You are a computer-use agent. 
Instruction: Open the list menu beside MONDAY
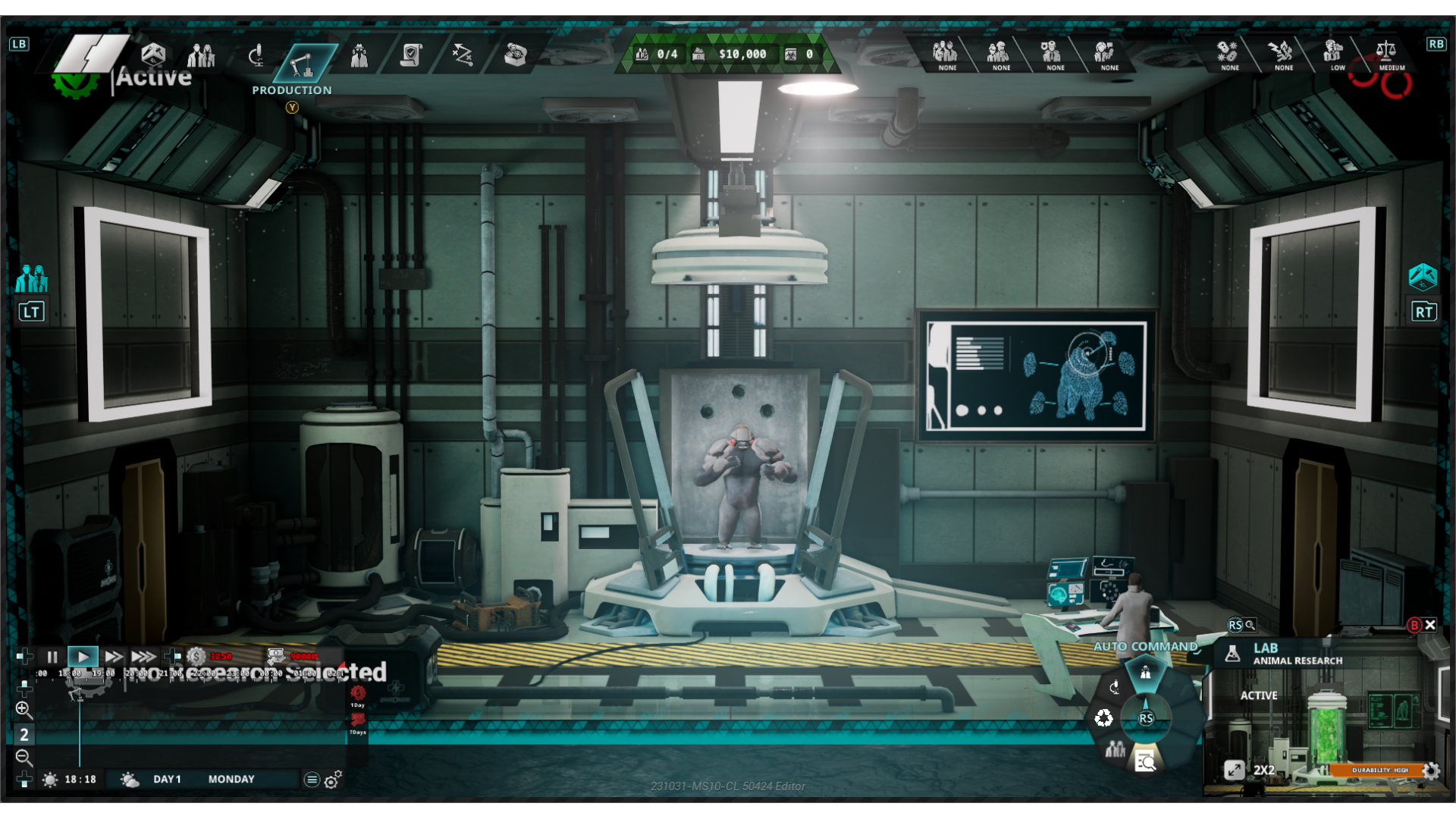pos(311,780)
